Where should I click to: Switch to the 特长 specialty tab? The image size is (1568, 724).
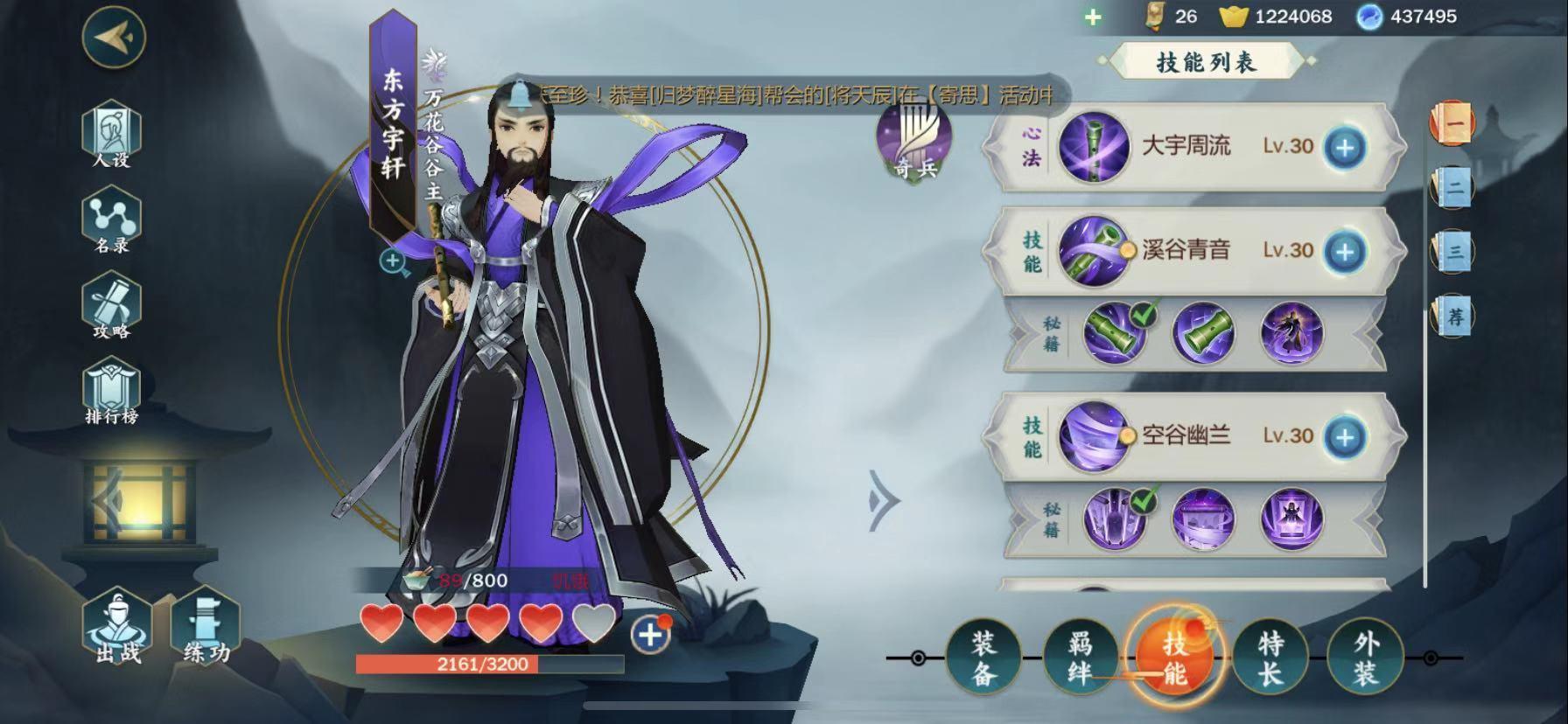tap(1270, 658)
